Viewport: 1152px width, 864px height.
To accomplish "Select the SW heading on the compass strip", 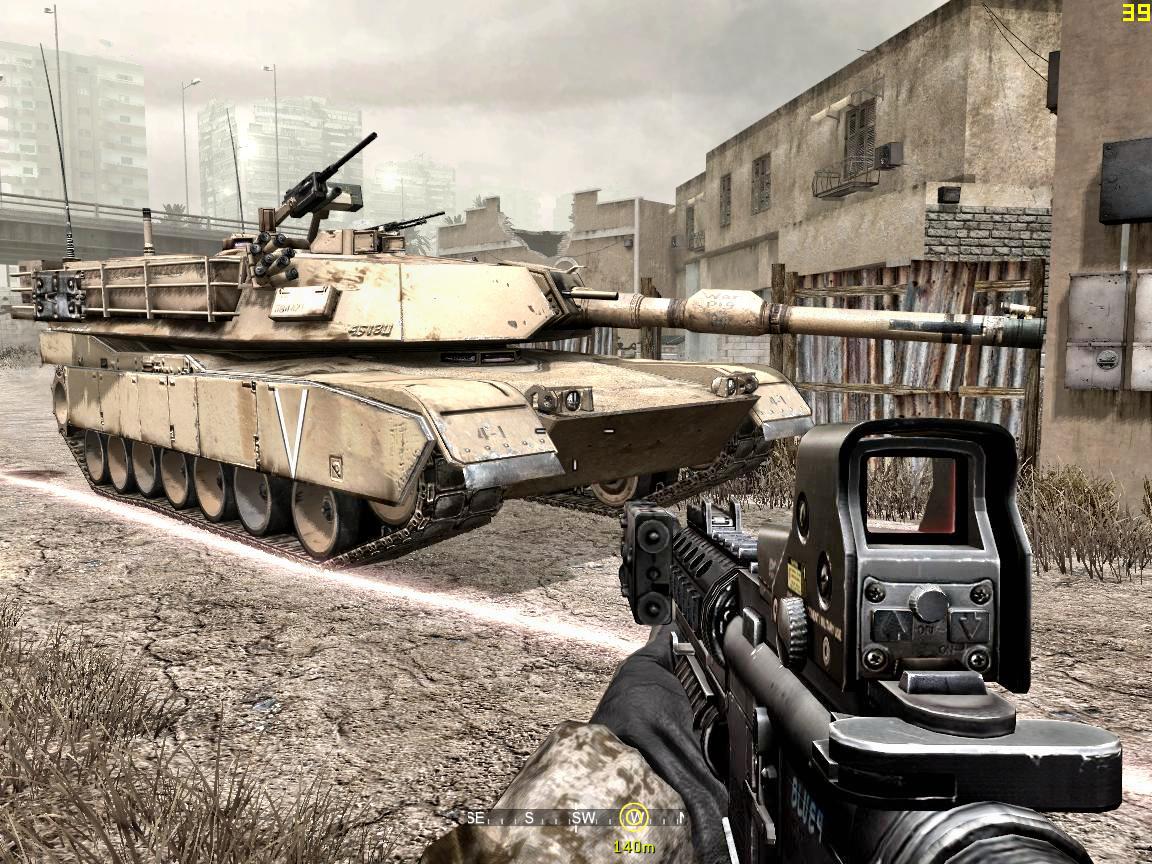I will click(x=582, y=818).
